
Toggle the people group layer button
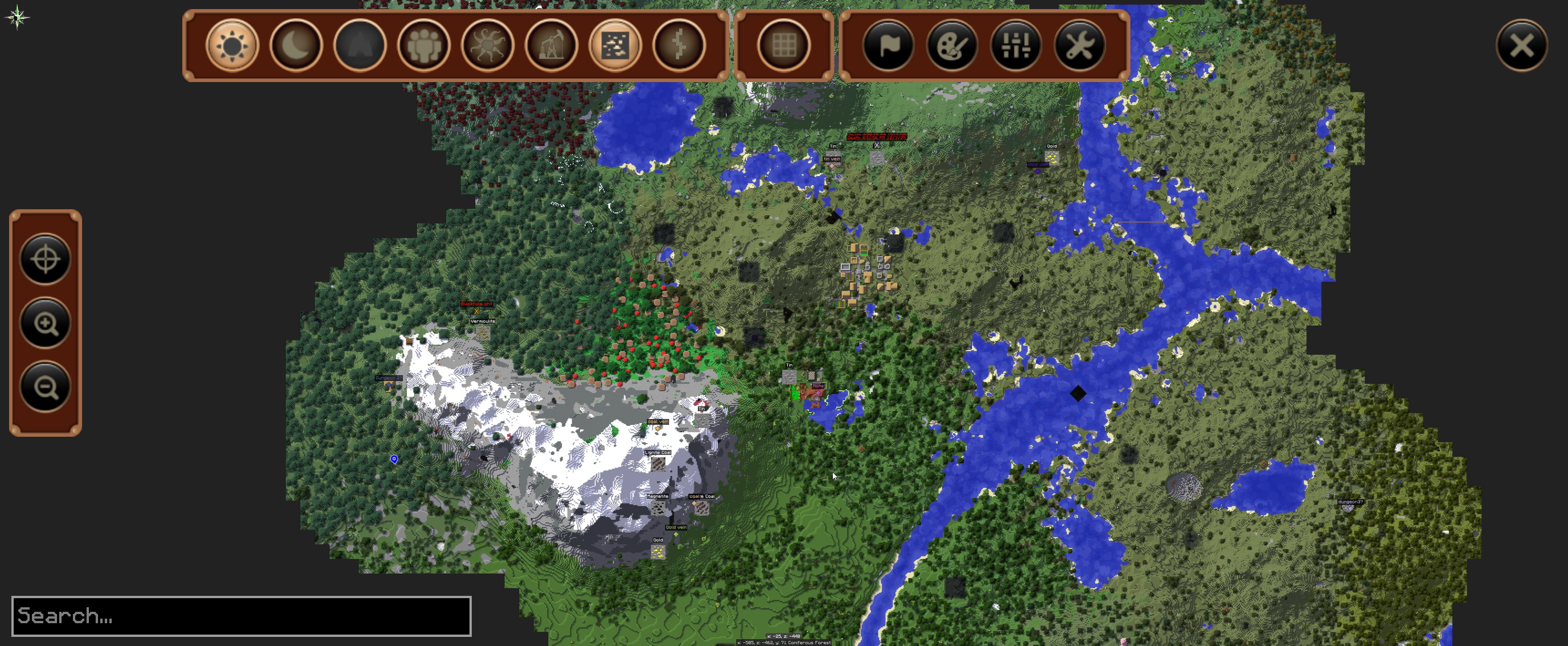click(423, 45)
